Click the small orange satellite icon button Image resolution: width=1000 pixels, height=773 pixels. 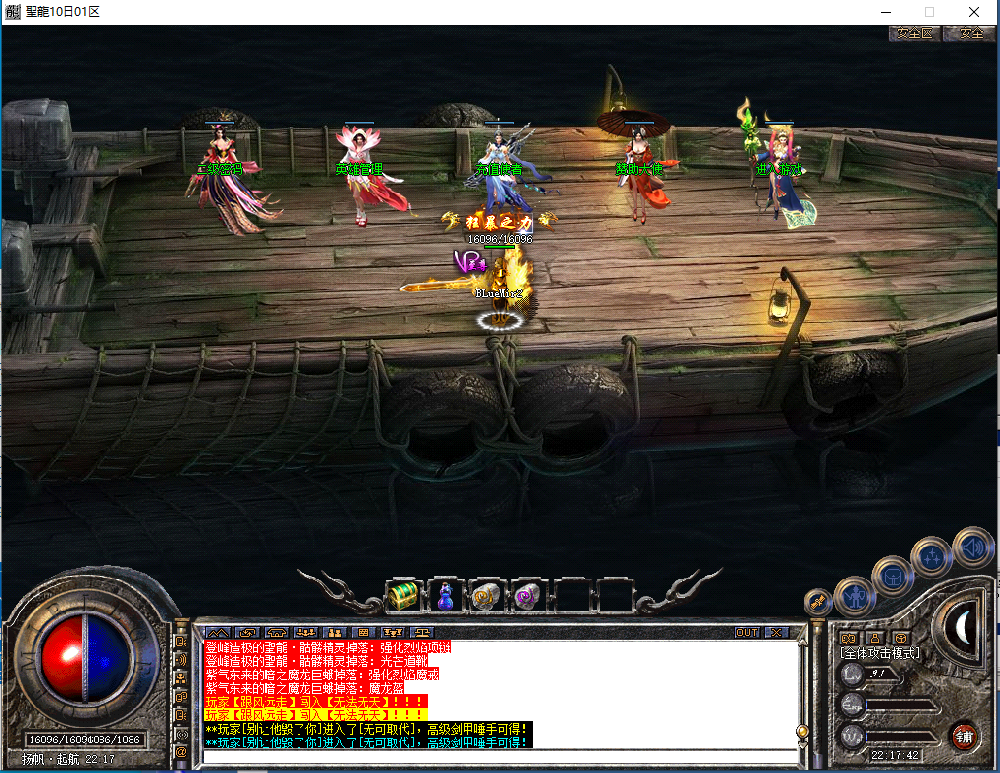click(x=819, y=602)
